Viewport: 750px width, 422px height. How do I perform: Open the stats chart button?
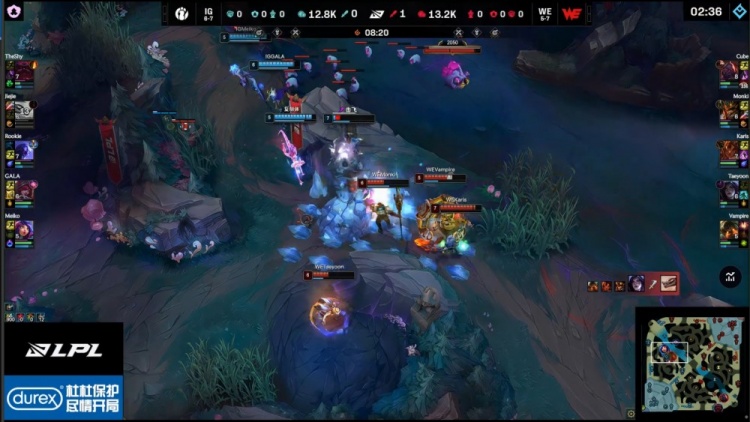coord(730,277)
